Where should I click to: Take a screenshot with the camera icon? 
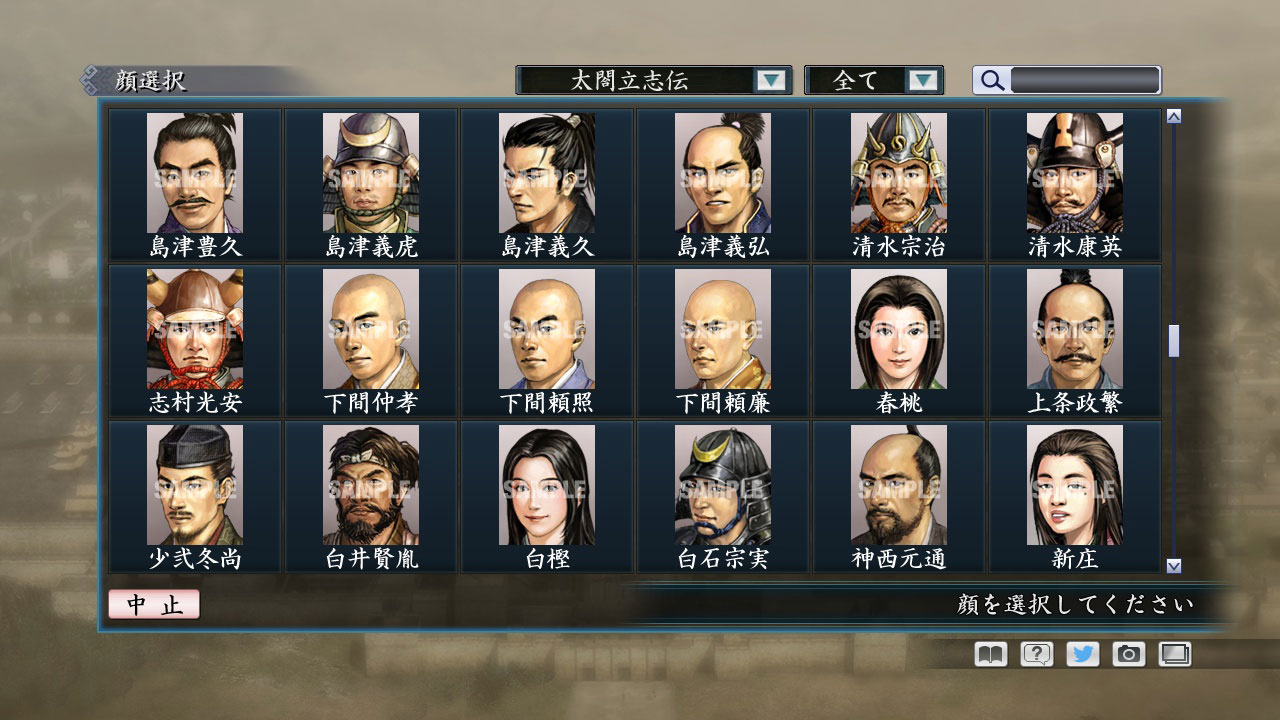coord(1127,653)
